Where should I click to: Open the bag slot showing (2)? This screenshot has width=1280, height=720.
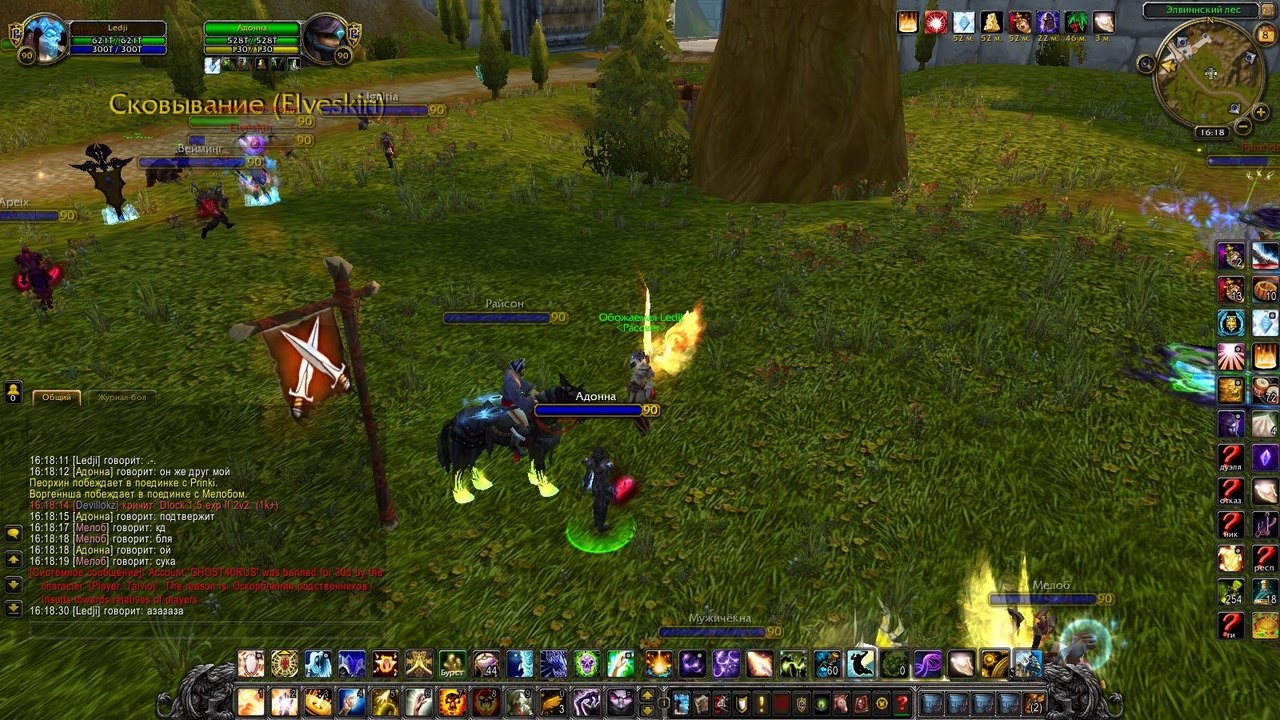1035,703
